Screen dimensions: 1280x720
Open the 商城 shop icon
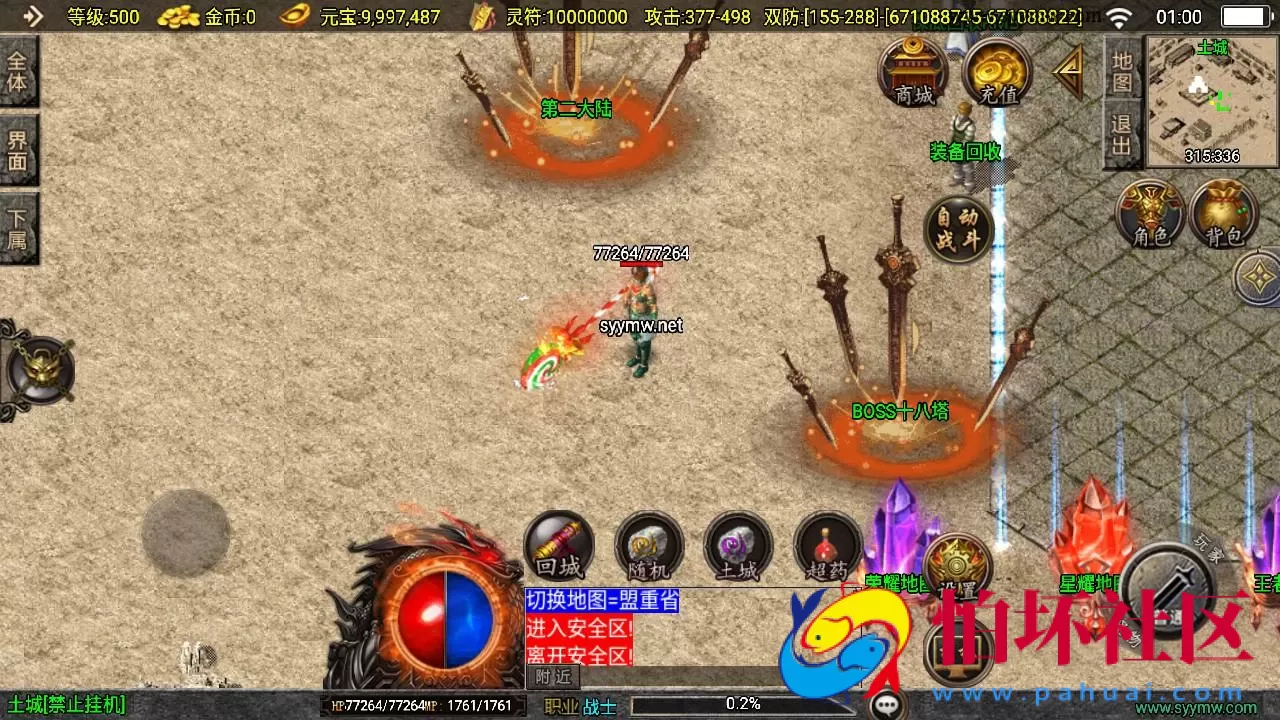click(912, 72)
